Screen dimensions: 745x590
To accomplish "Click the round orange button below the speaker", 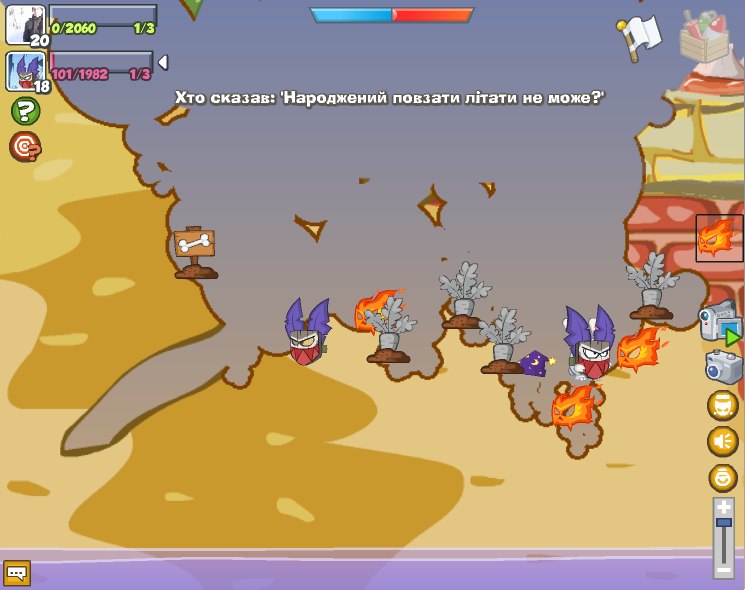I will [722, 477].
